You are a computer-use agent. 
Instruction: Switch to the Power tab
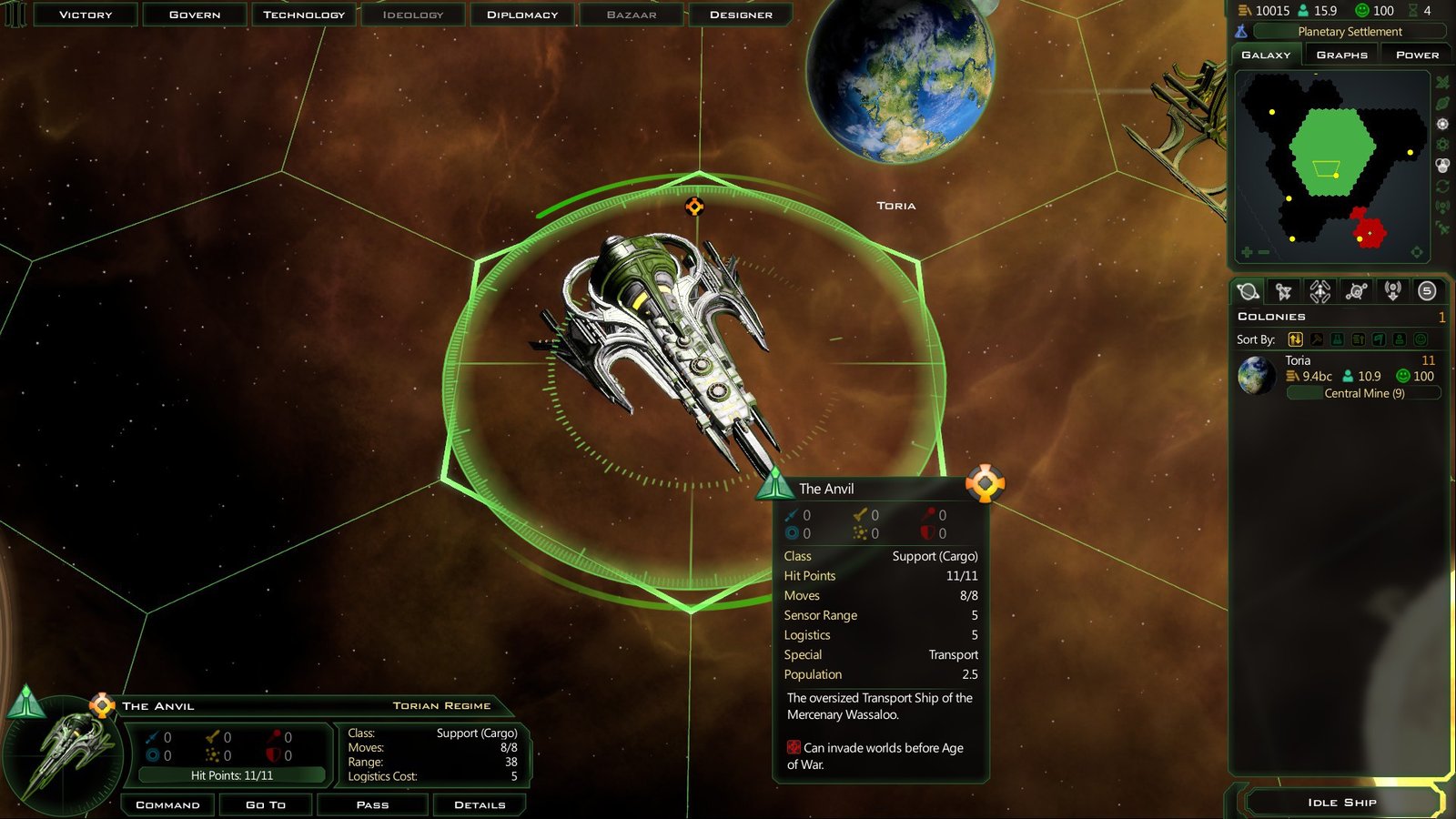click(x=1417, y=55)
